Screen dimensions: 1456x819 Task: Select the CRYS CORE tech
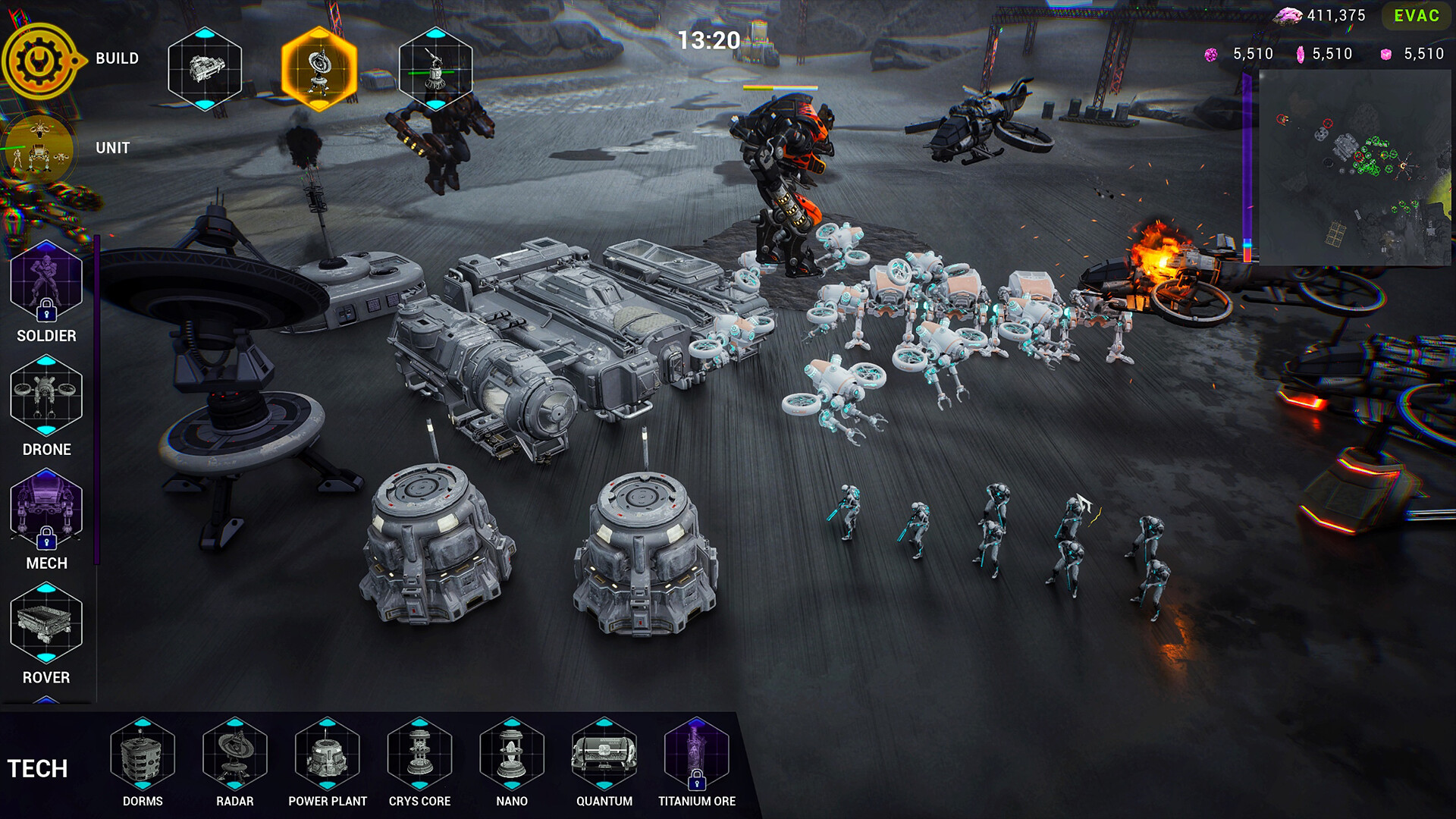coord(420,754)
